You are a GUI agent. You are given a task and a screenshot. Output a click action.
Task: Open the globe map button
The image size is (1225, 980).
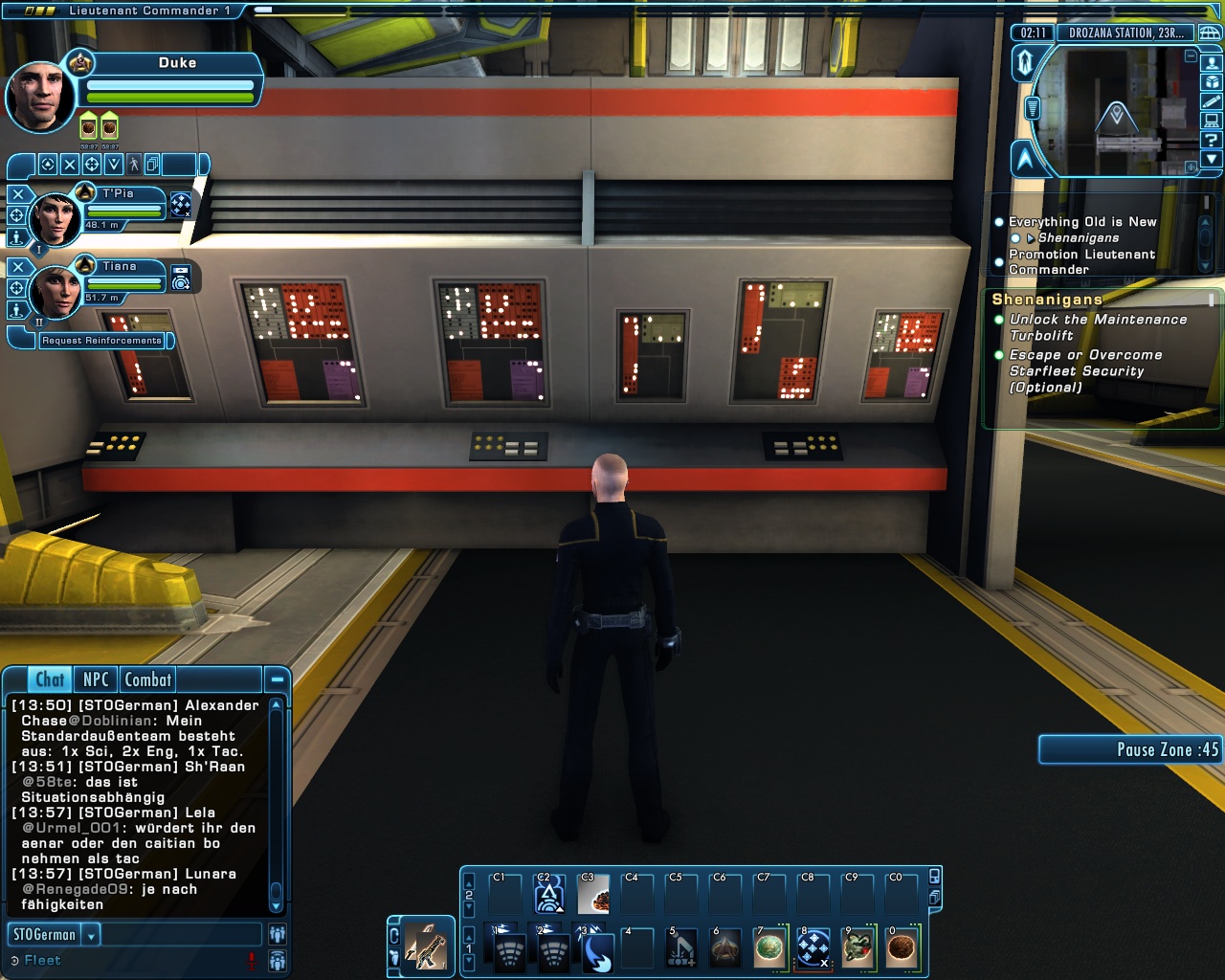[1210, 33]
